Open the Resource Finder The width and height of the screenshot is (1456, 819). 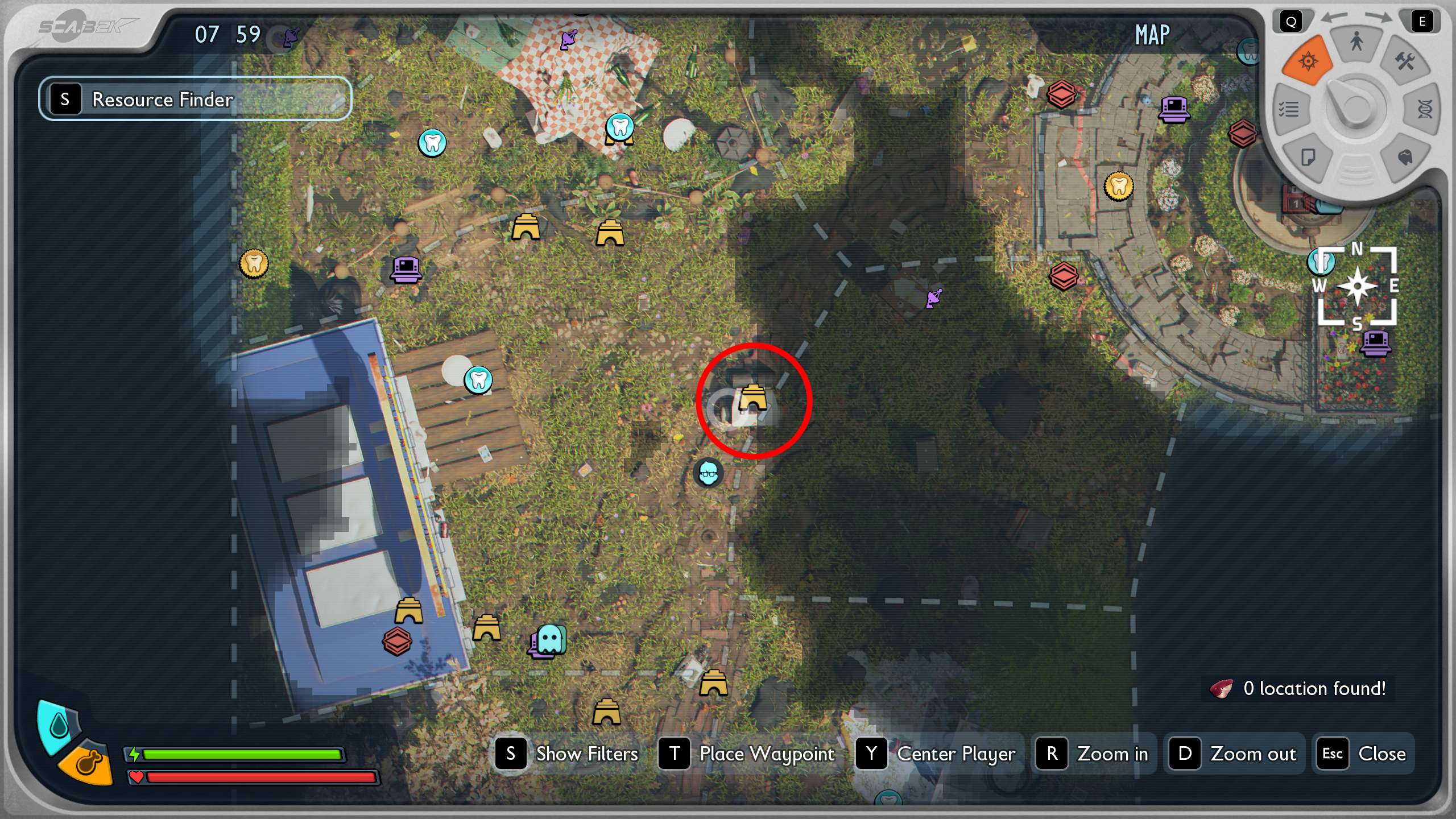point(195,99)
